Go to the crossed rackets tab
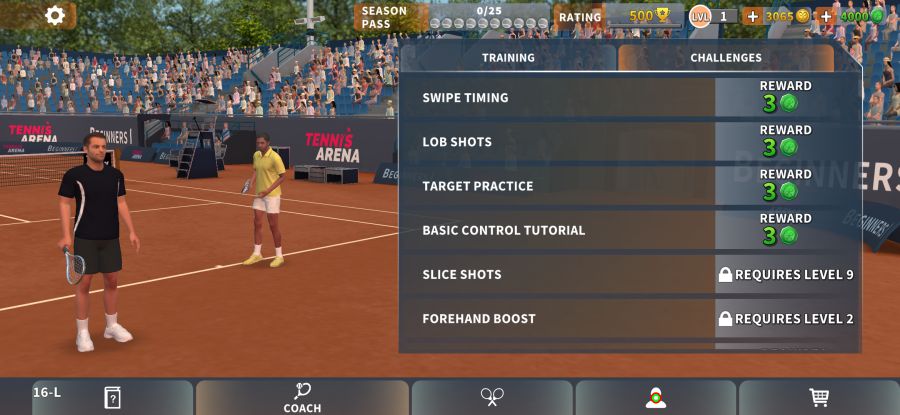This screenshot has width=900, height=415. (x=491, y=397)
